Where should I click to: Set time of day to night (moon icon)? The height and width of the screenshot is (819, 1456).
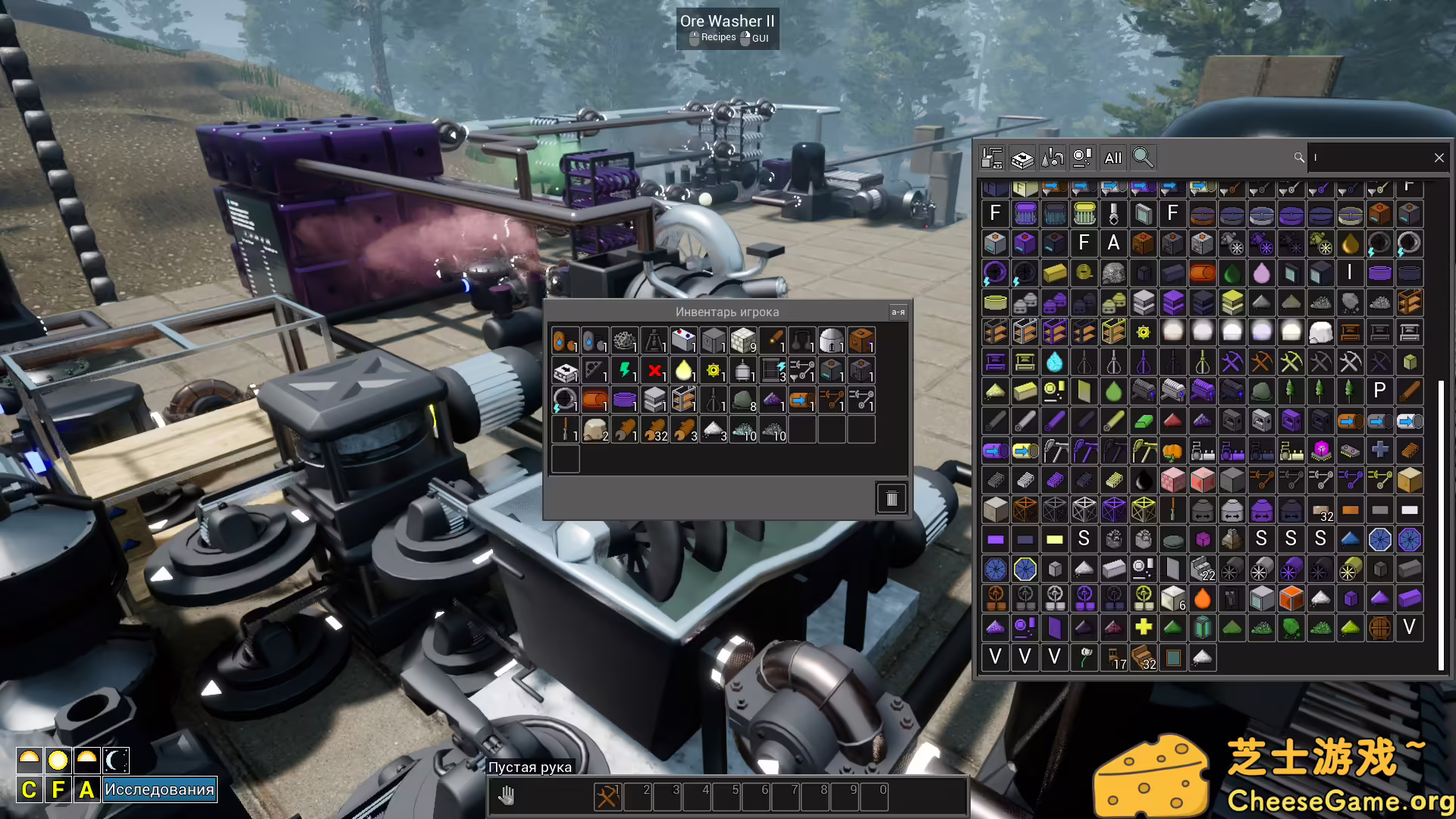[116, 760]
